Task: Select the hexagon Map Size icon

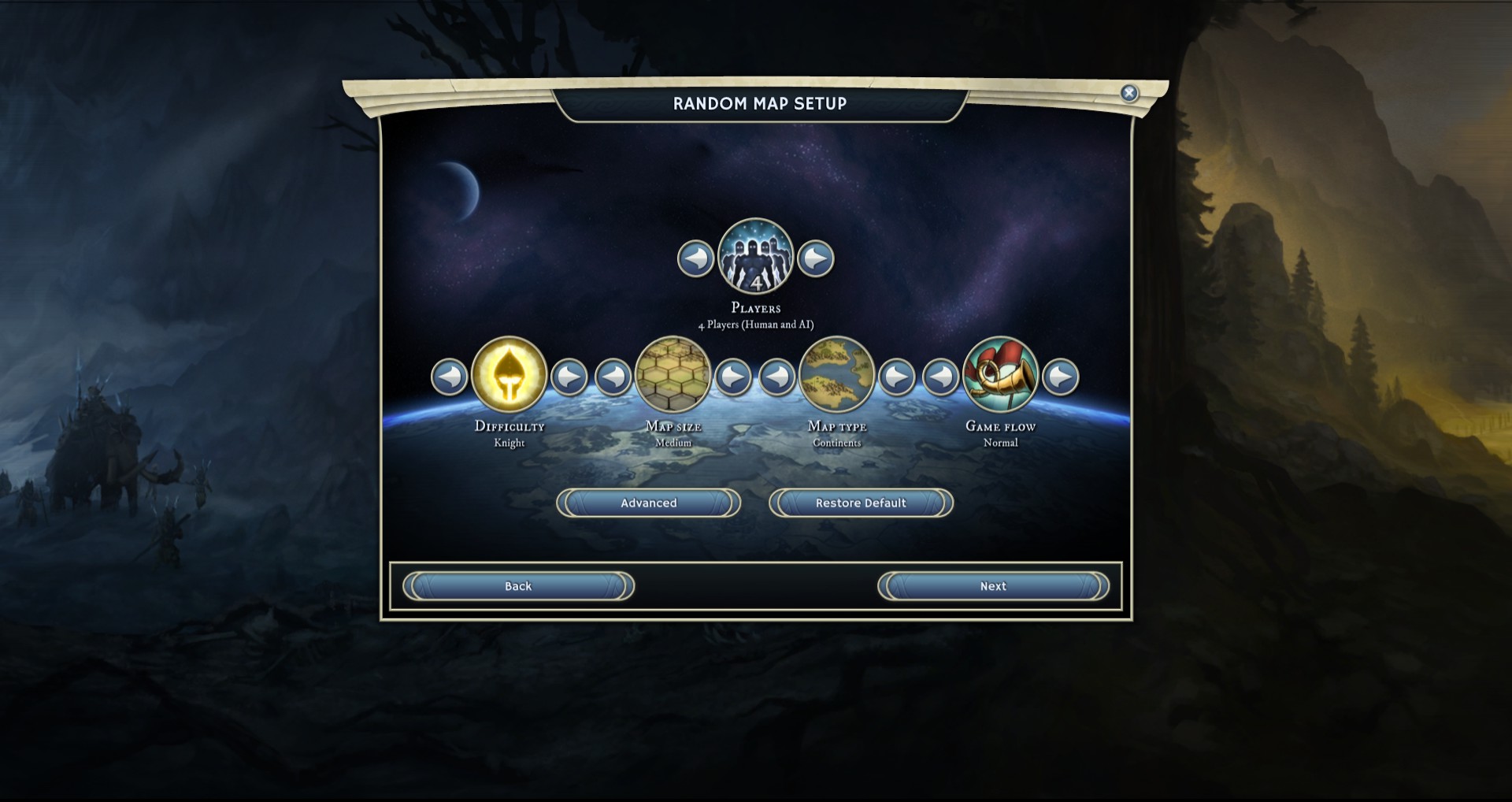Action: (x=673, y=375)
